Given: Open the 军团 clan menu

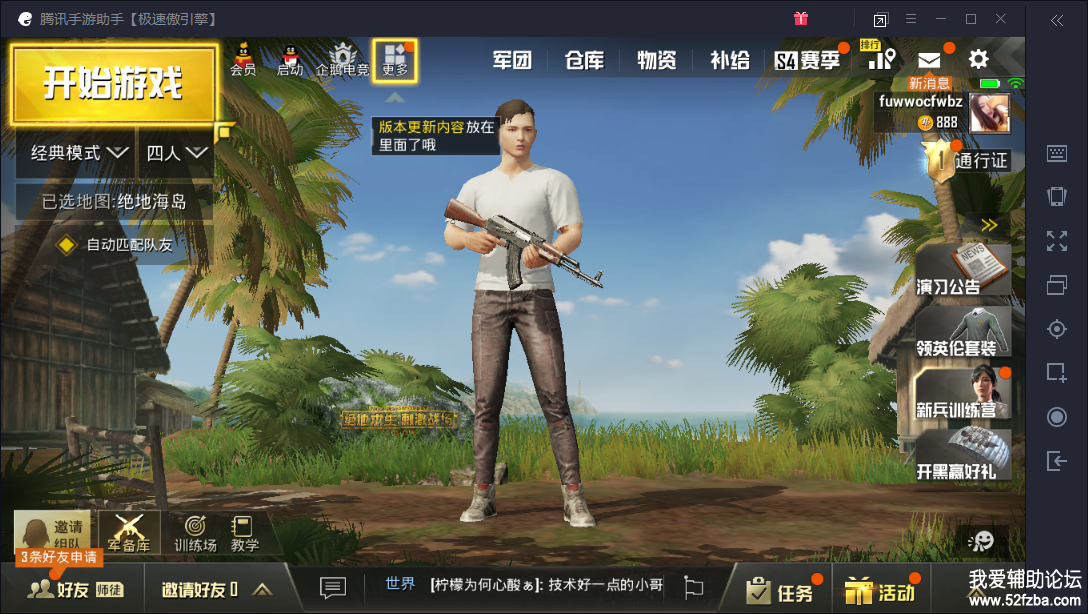Looking at the screenshot, I should [511, 60].
